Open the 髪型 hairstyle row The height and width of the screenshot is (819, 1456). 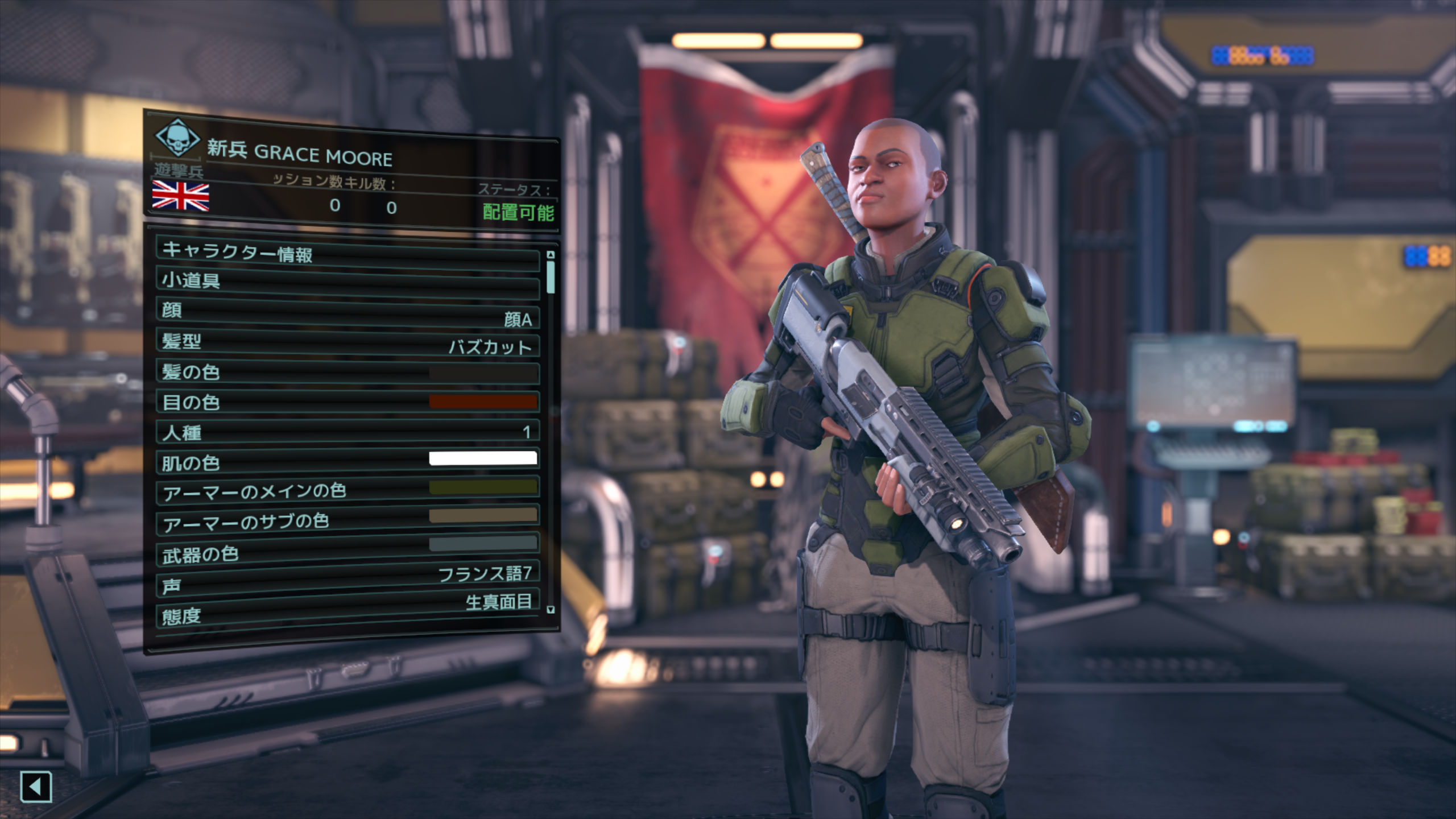[347, 343]
